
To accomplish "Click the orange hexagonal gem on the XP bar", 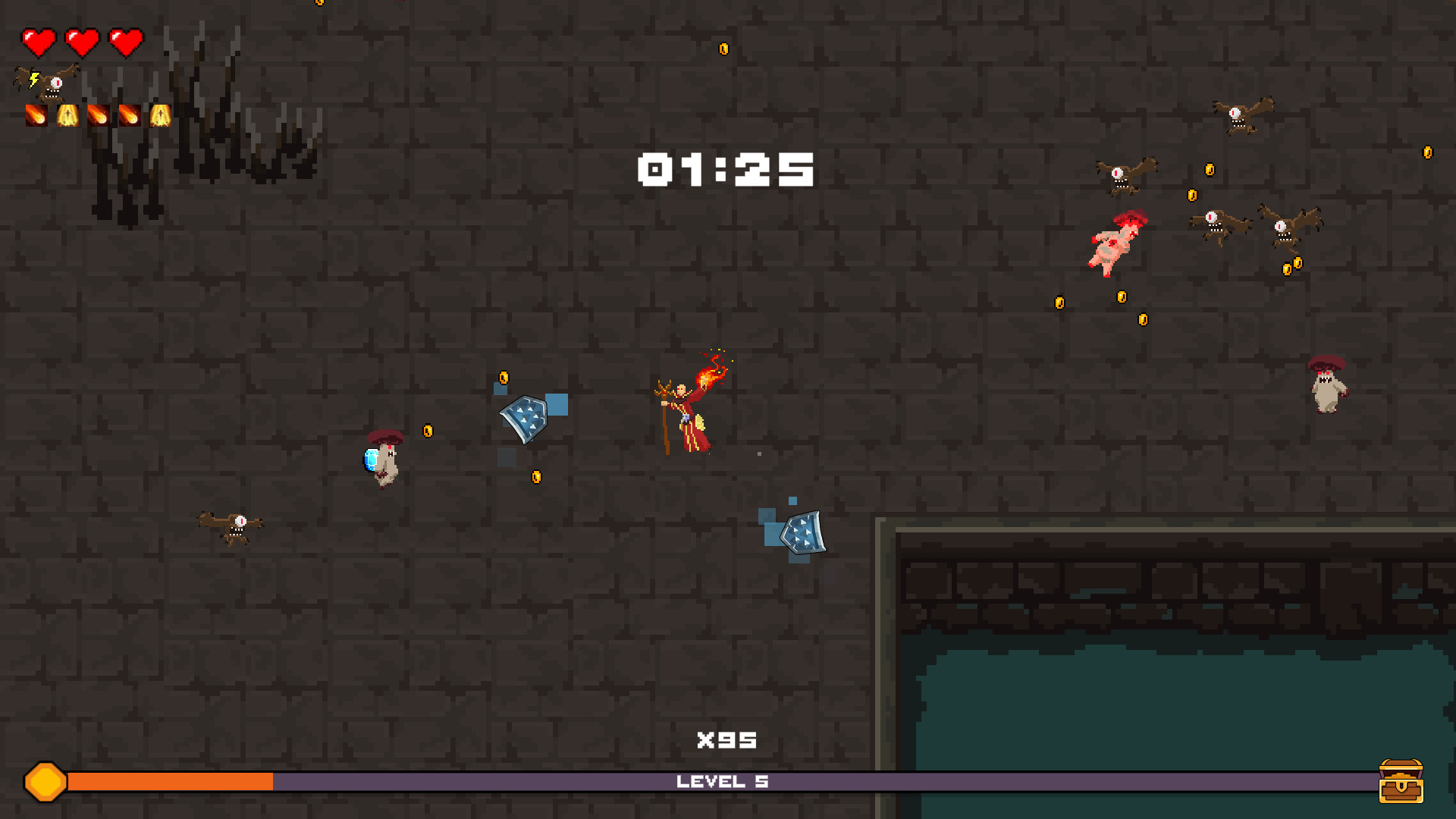I will (44, 780).
